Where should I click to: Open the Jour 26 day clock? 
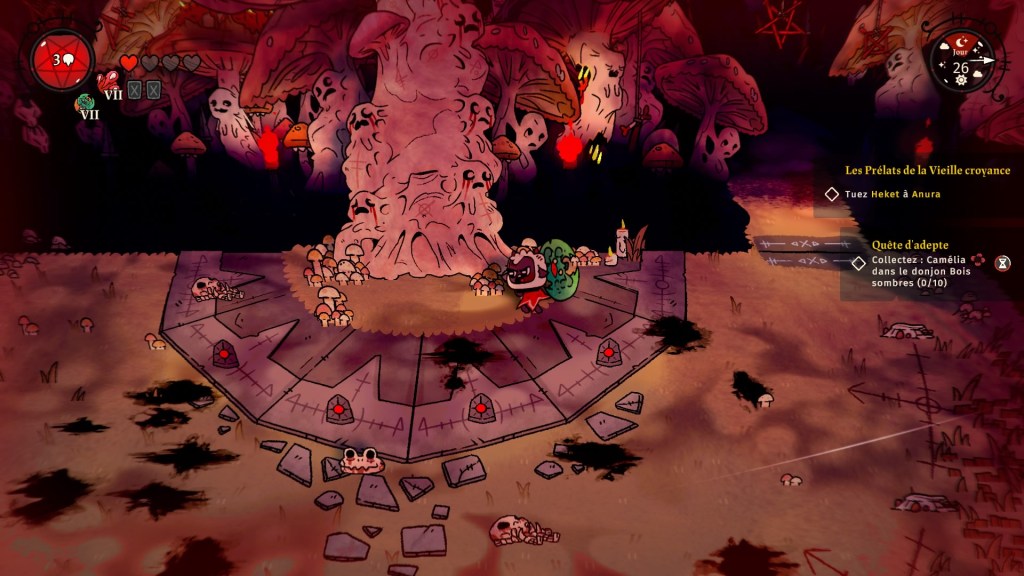[x=960, y=62]
